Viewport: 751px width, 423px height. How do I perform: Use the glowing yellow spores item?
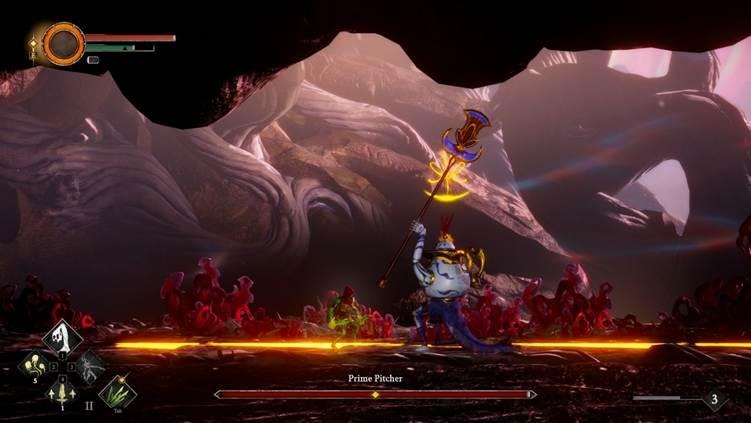(35, 364)
